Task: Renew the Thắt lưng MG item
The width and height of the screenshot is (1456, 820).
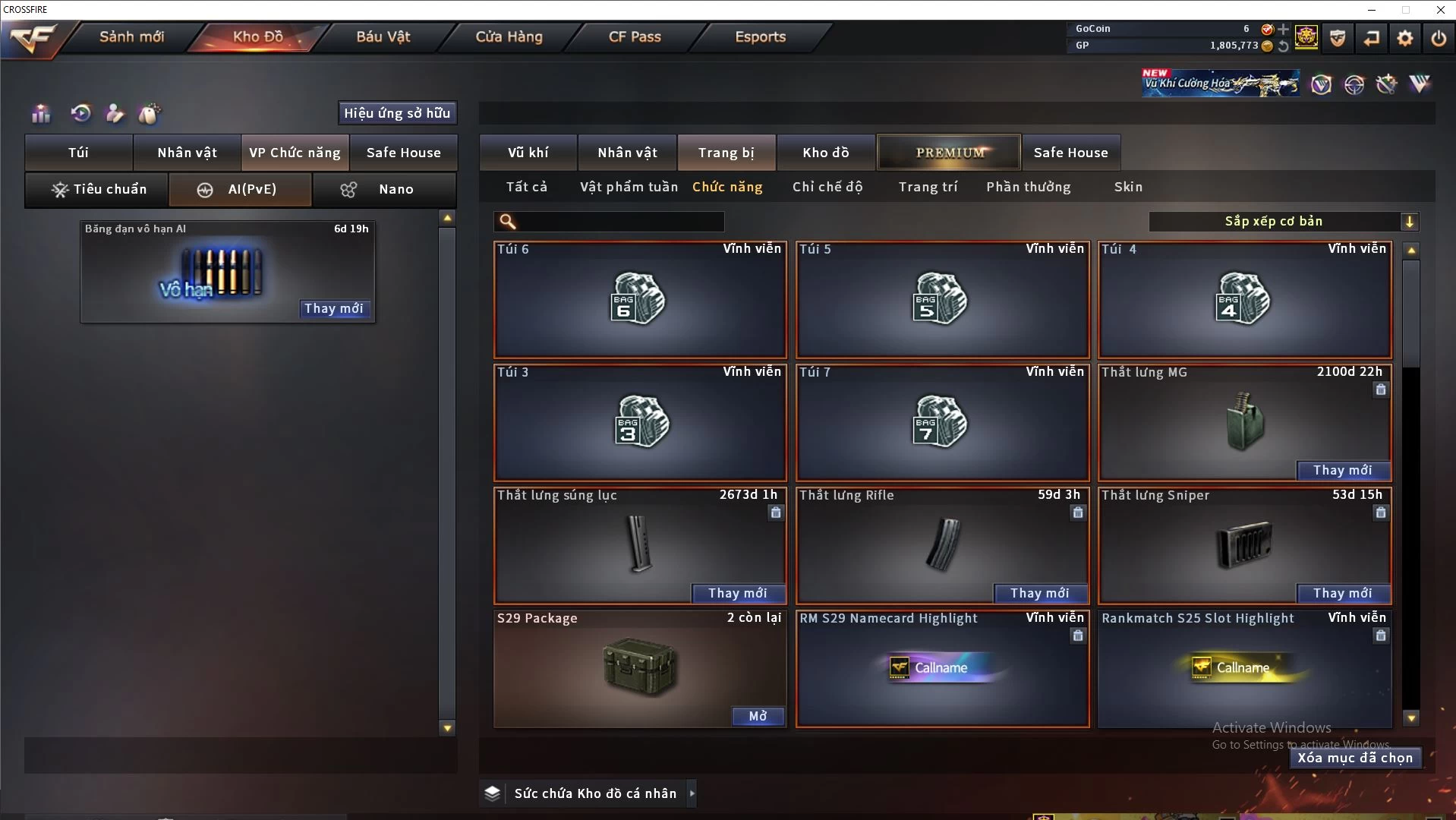Action: coord(1342,470)
